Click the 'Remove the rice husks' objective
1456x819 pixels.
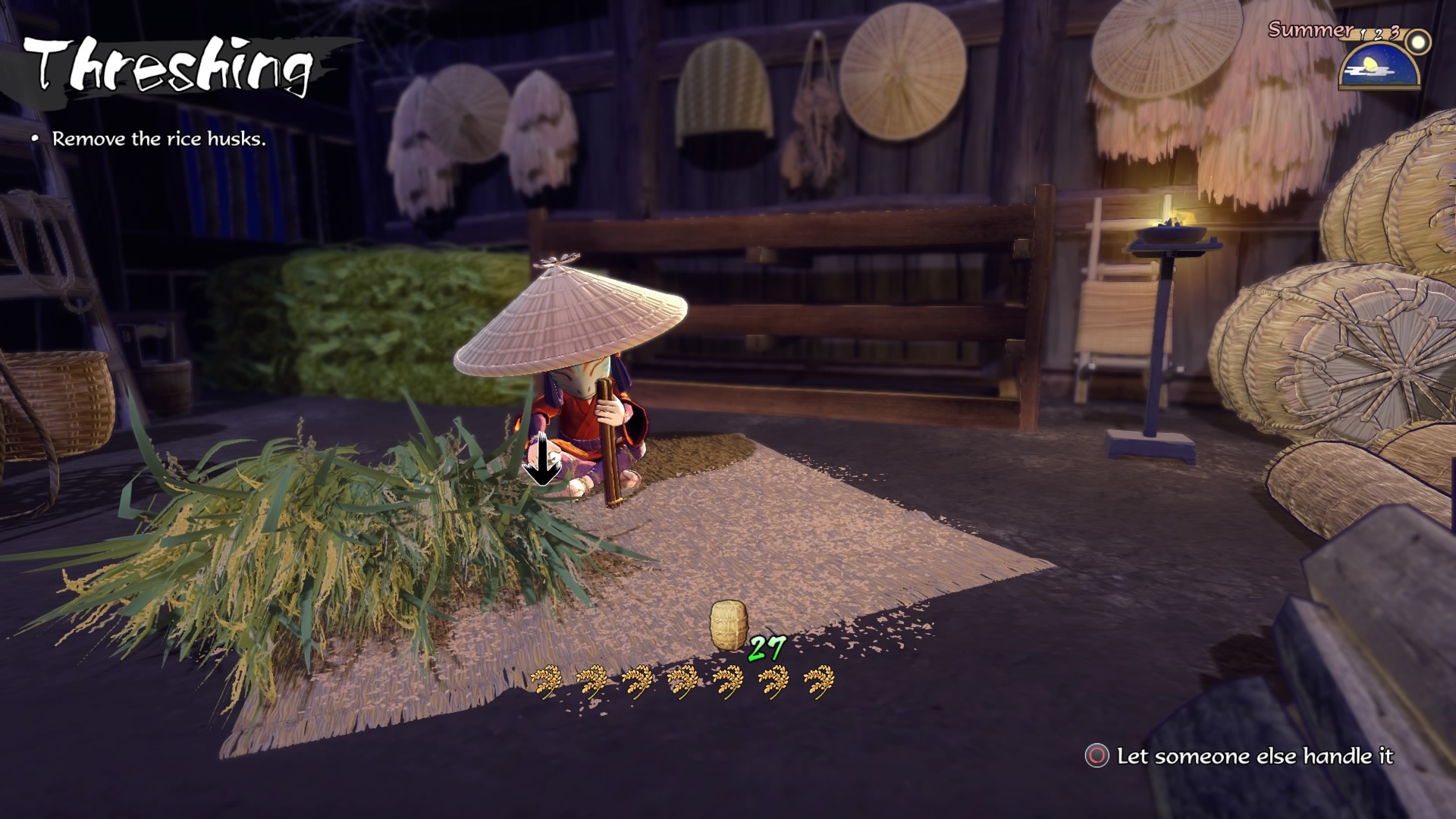click(158, 139)
